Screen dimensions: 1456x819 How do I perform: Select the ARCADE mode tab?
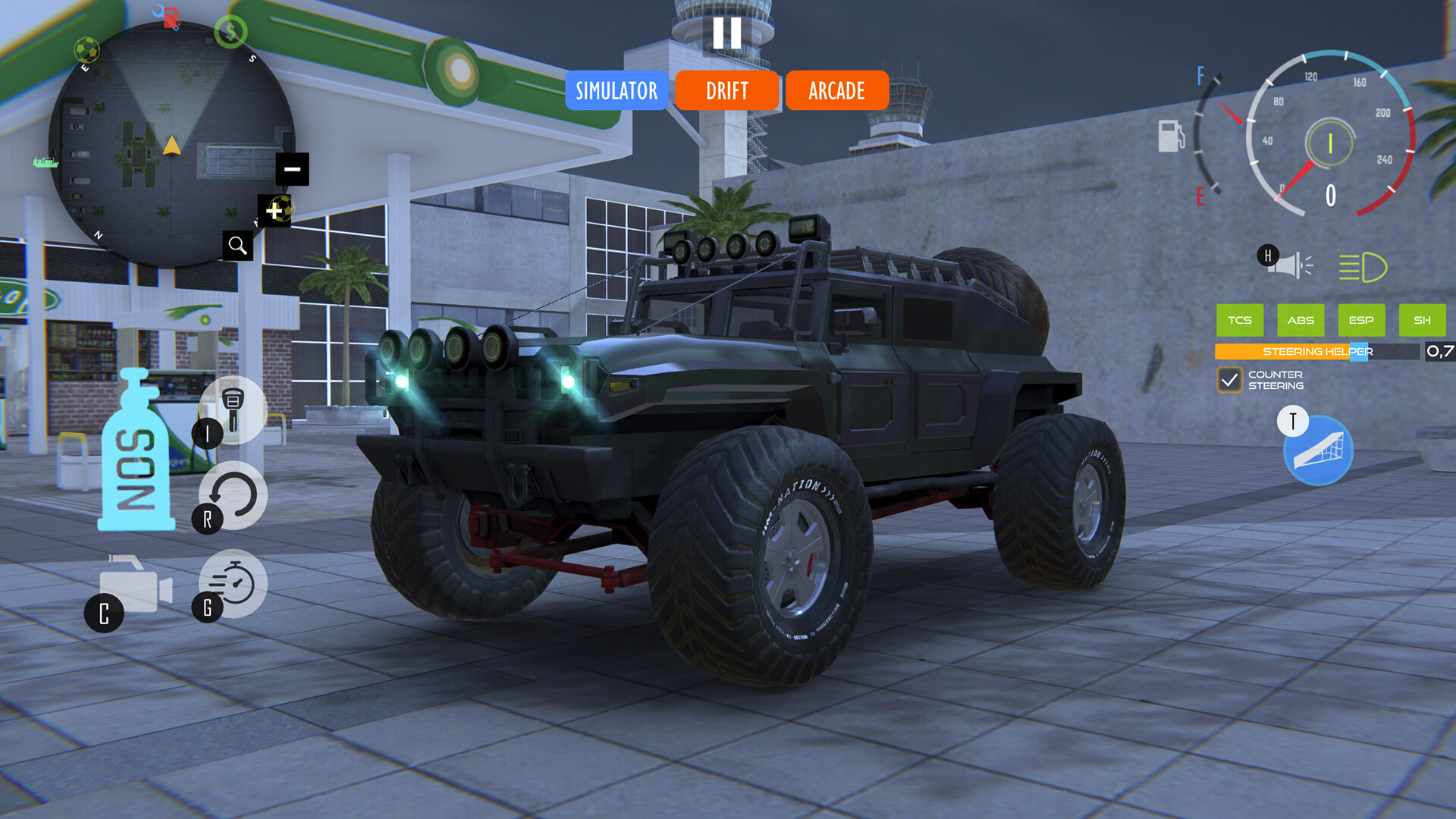pos(836,91)
